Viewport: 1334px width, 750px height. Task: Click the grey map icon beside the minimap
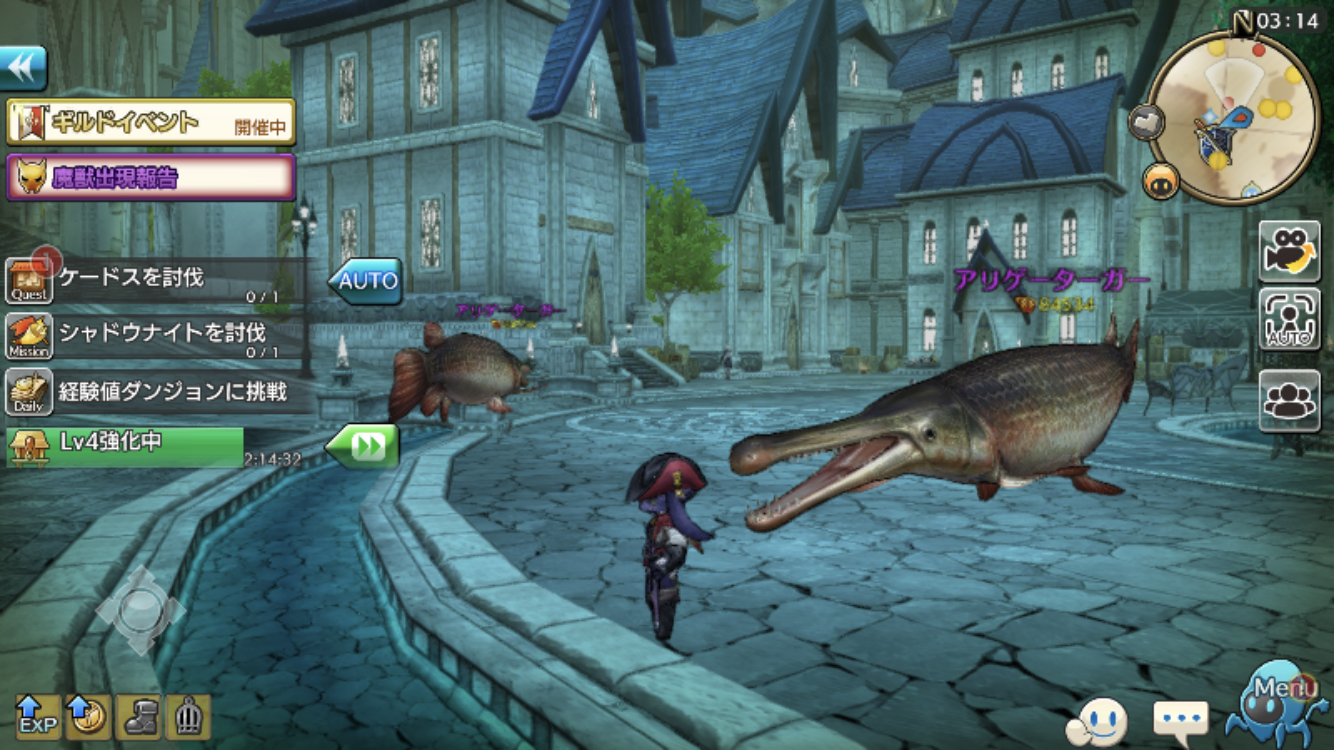pos(1145,122)
